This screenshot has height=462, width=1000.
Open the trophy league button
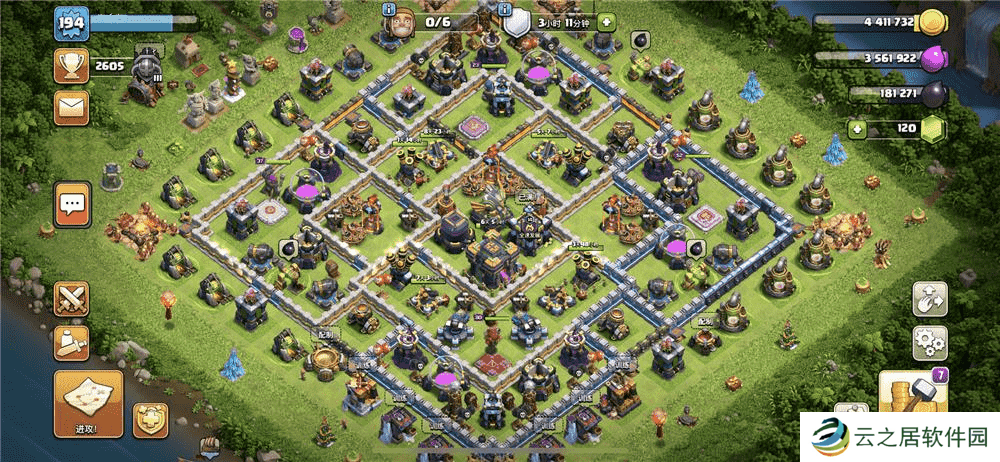tap(71, 67)
